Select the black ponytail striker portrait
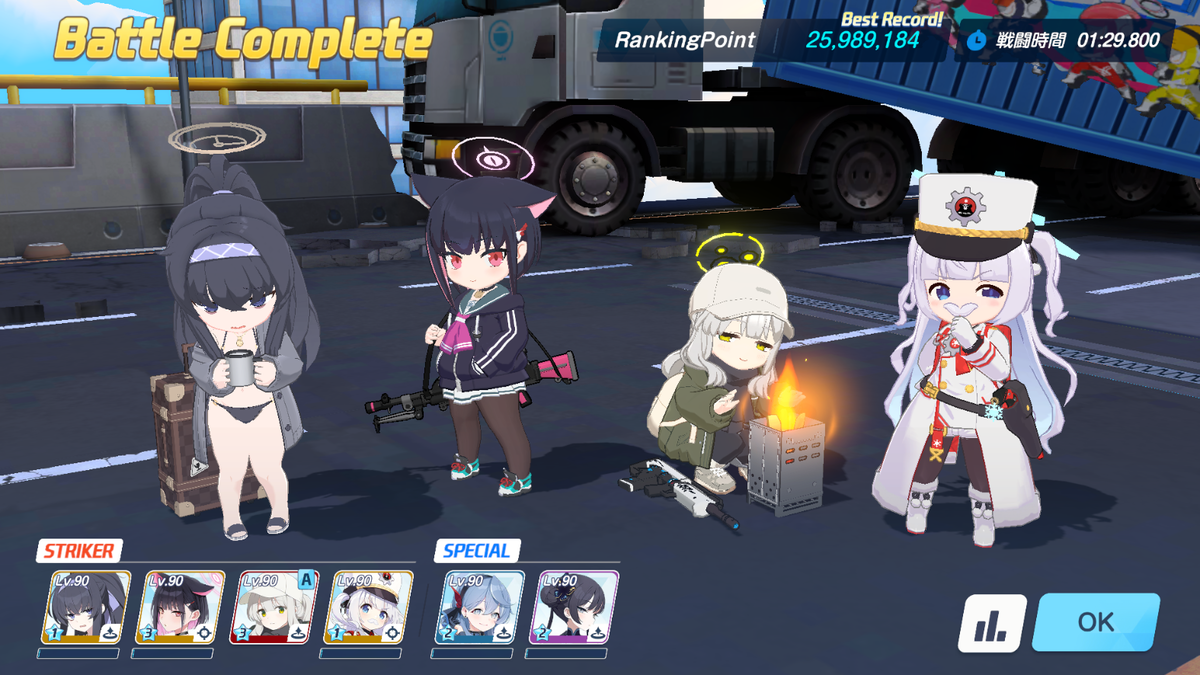The image size is (1200, 675). 87,607
